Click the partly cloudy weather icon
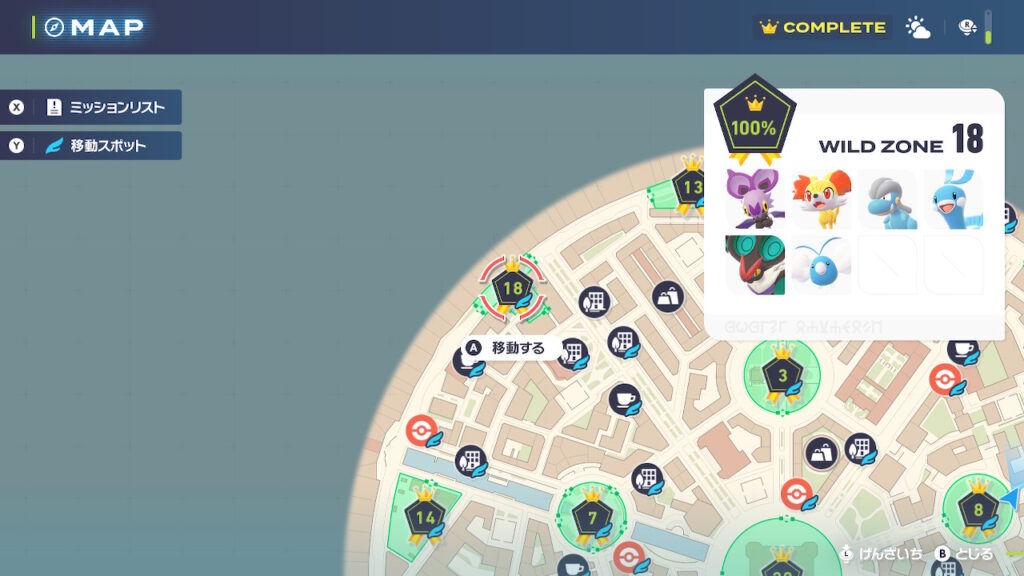 click(917, 28)
